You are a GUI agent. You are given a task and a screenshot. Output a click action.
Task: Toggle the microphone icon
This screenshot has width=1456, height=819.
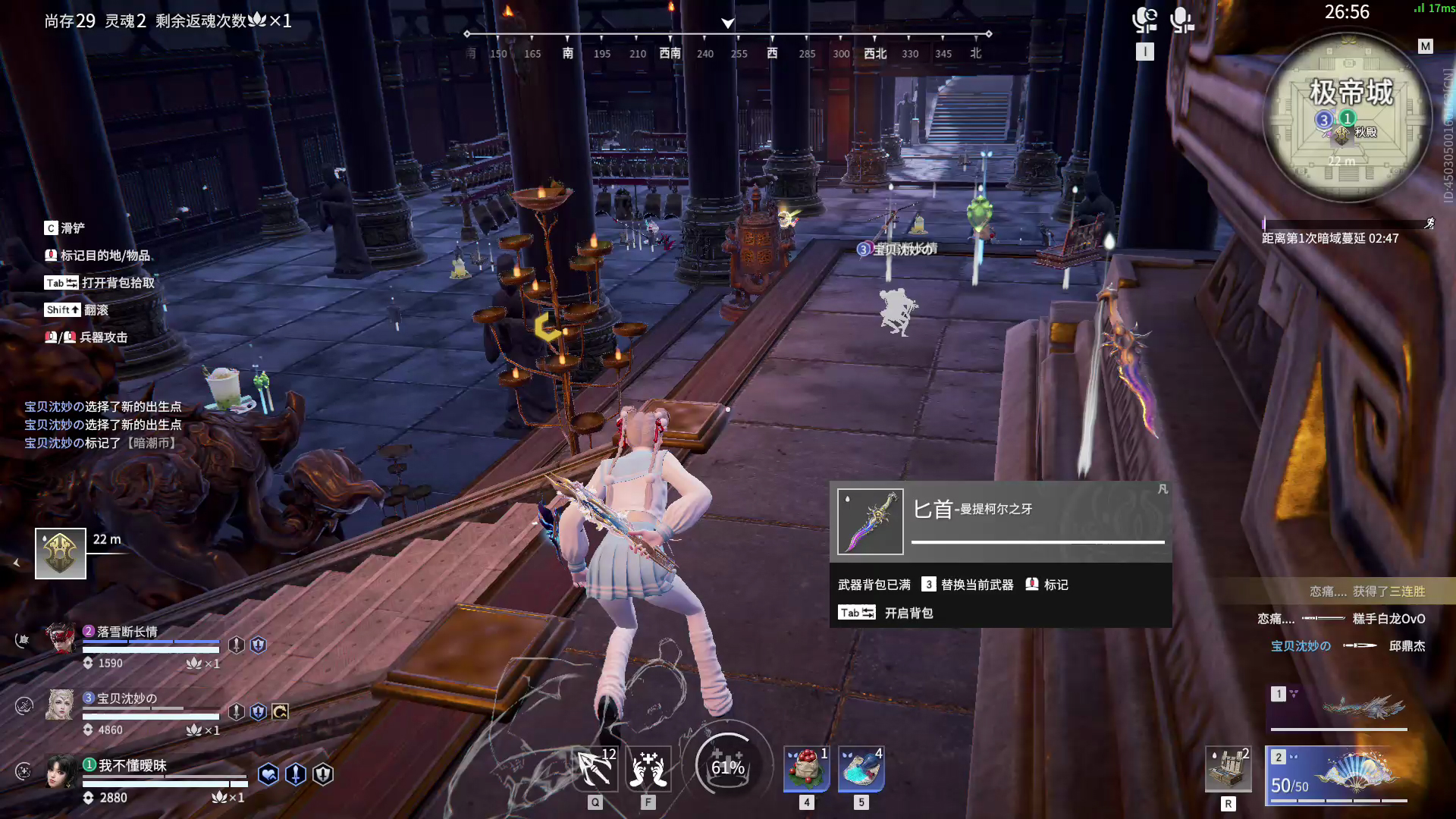coord(1181,20)
